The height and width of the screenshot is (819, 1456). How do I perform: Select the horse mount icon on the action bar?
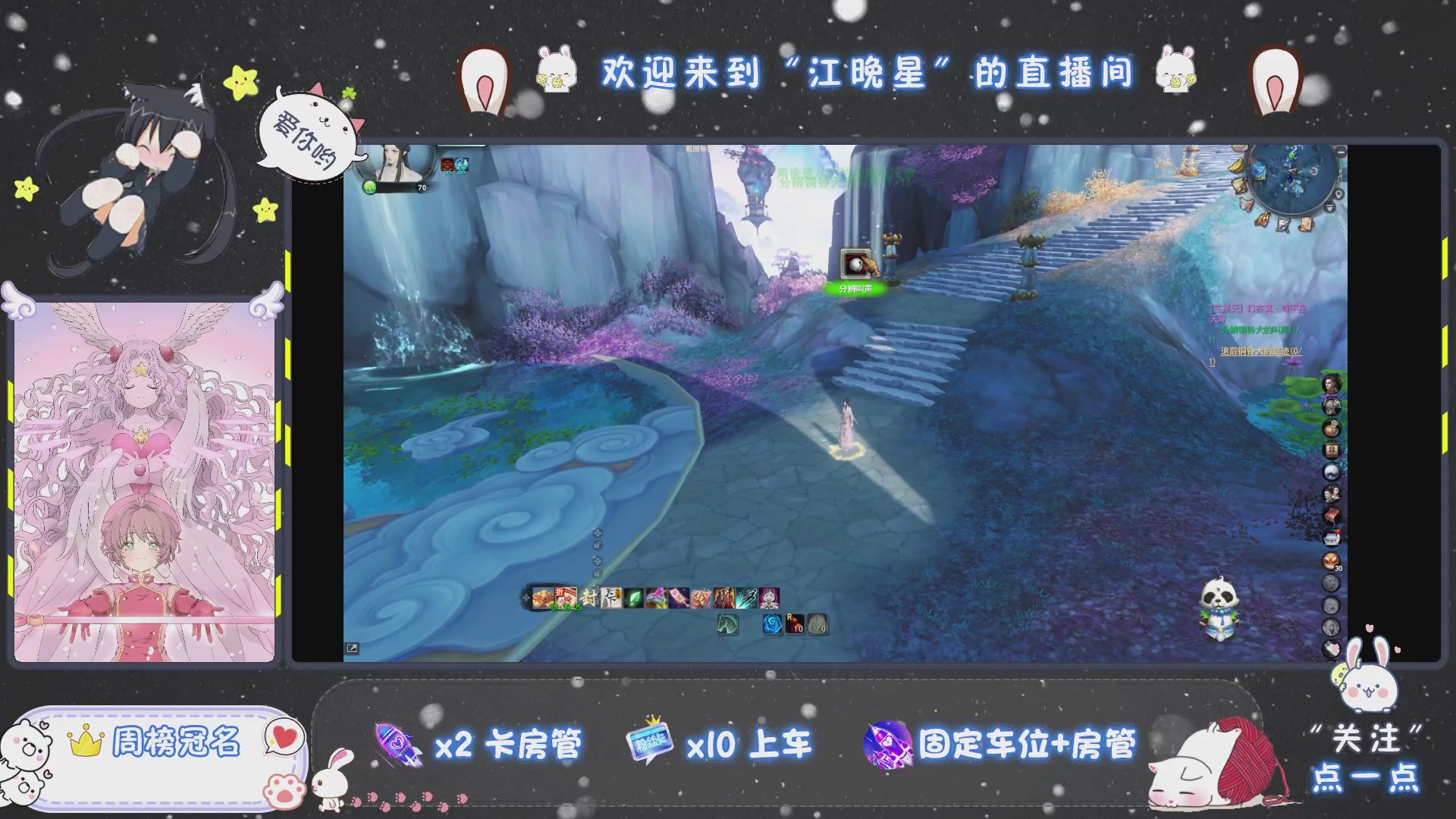[728, 624]
